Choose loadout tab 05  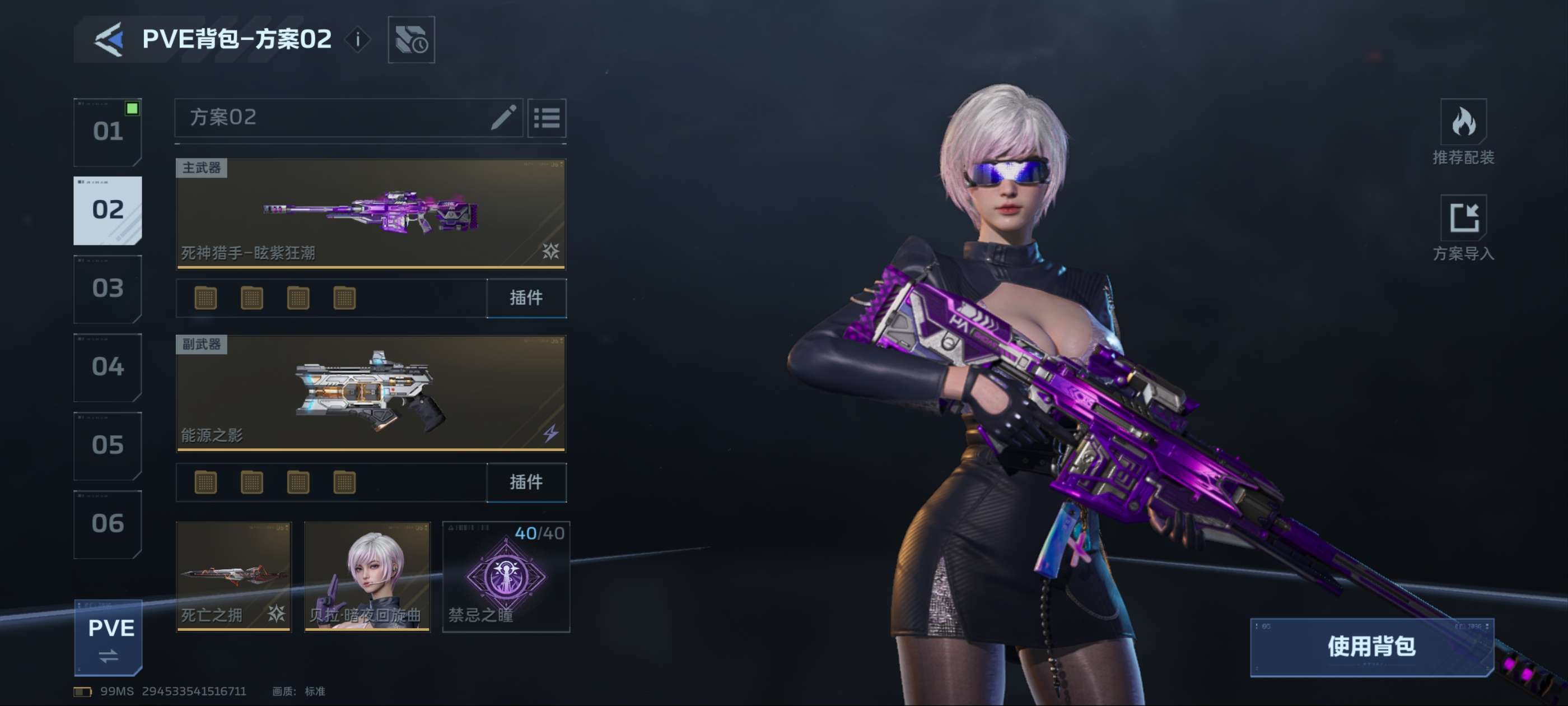108,445
